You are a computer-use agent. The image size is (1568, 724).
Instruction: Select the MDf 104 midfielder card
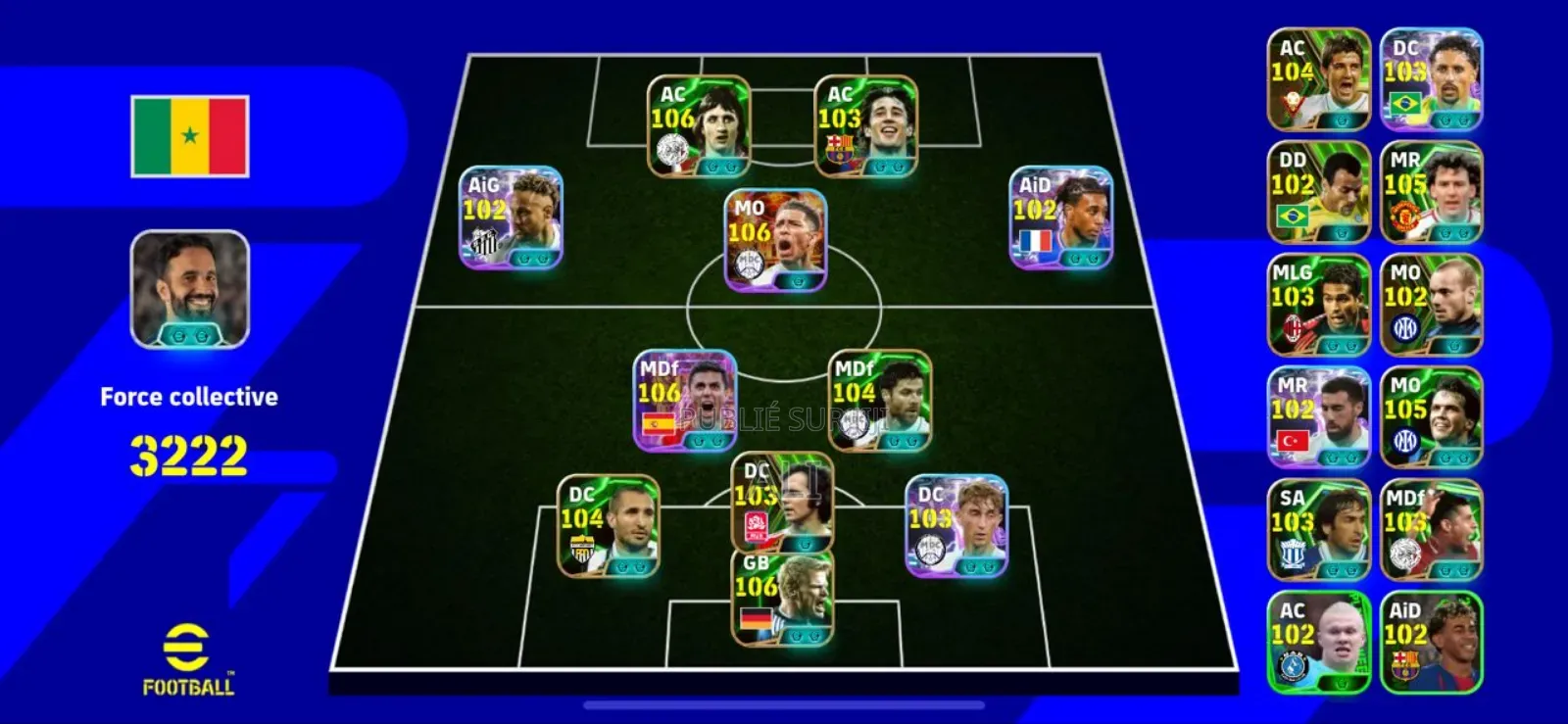coord(879,402)
